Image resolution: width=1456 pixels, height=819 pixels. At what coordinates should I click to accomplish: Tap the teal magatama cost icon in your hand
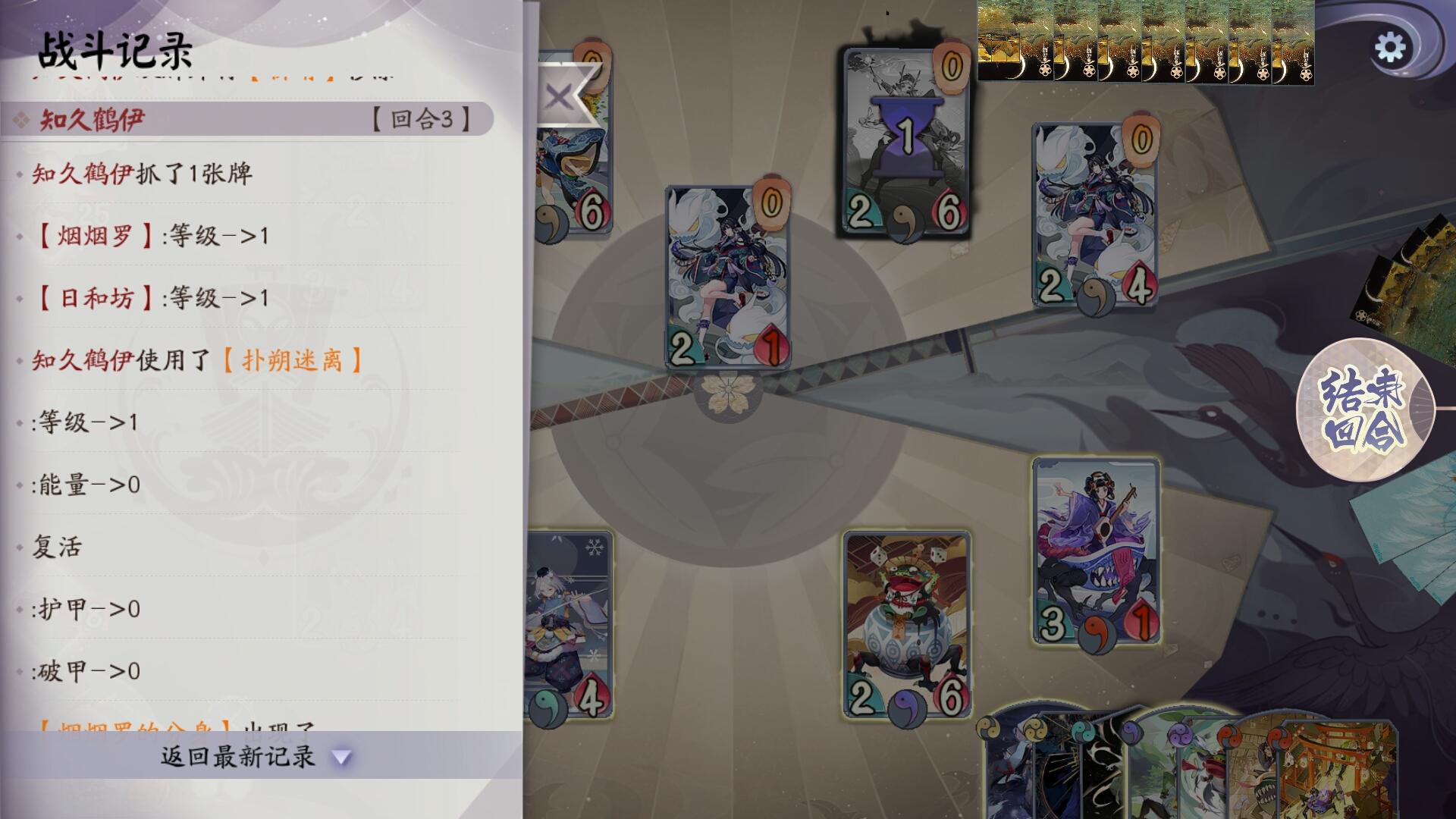[1083, 732]
